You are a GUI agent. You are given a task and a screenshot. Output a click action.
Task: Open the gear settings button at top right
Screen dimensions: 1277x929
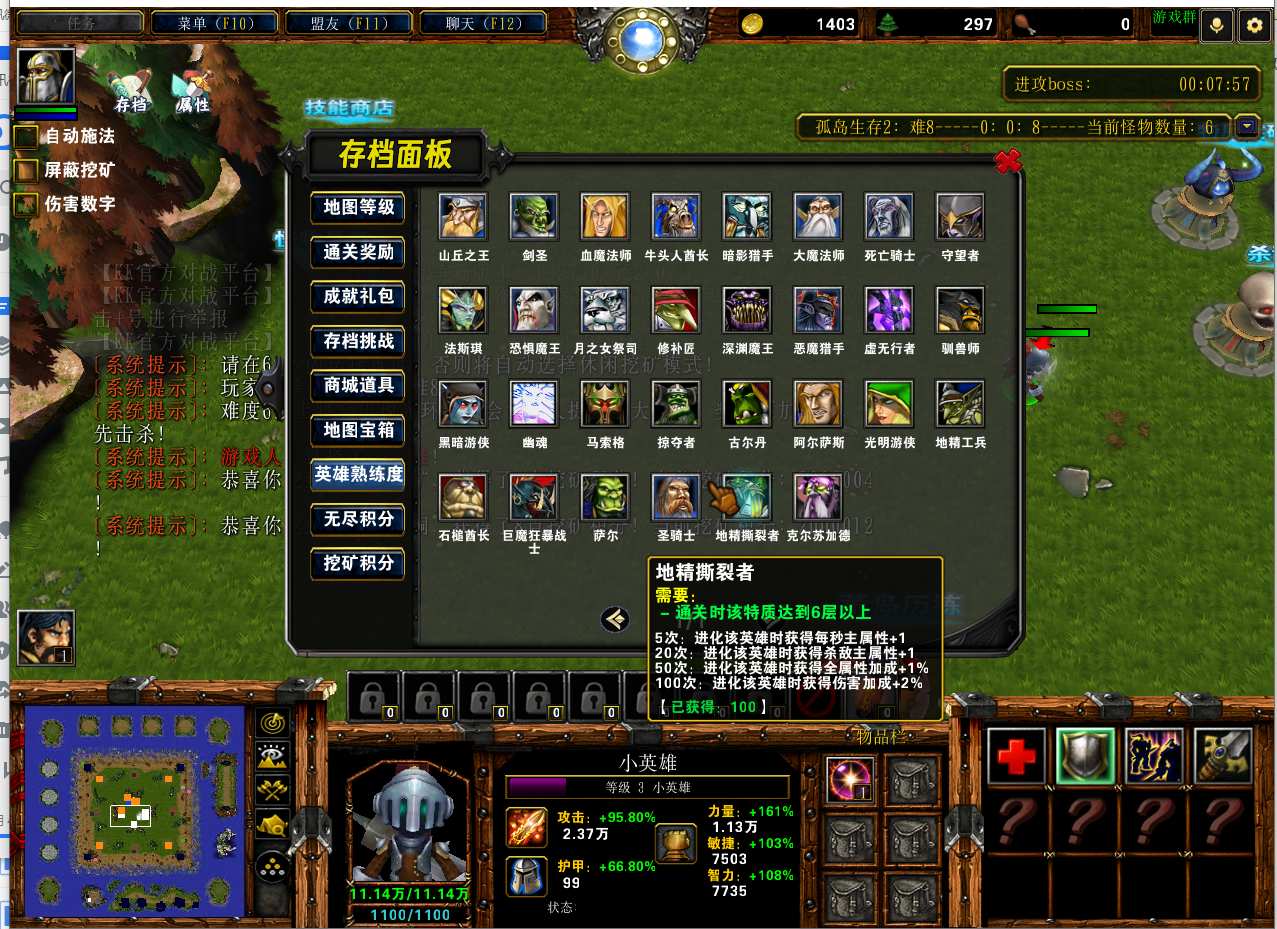(x=1253, y=26)
